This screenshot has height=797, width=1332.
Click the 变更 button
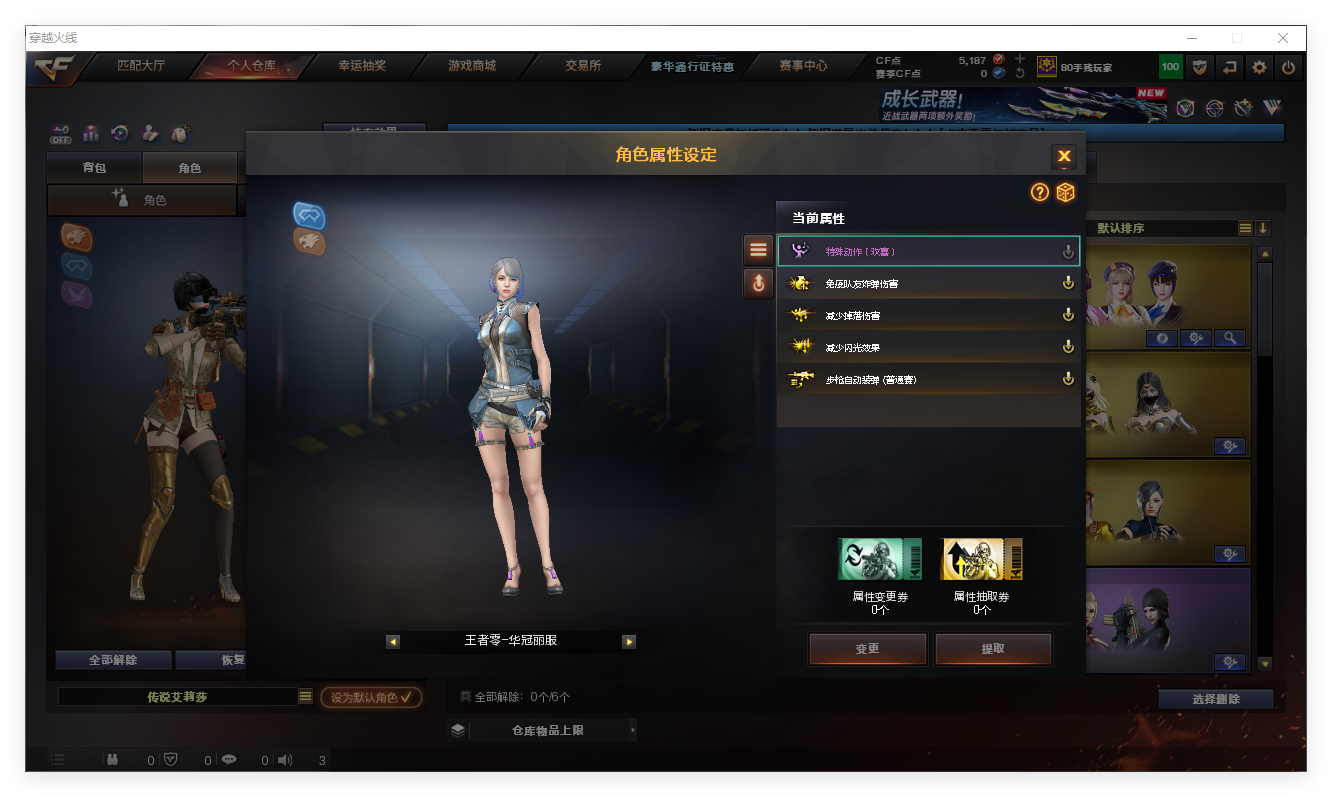click(867, 648)
